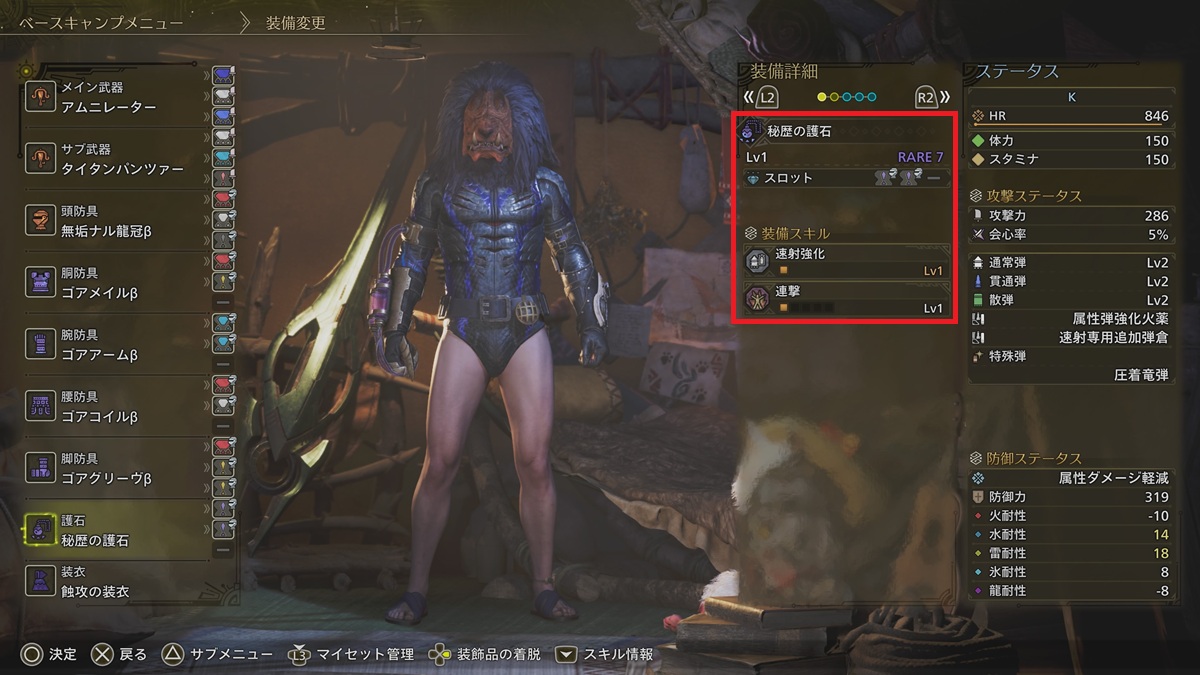The width and height of the screenshot is (1200, 675).
Task: Open the 蝕攻の装衣 mantle slot
Action: (x=120, y=583)
